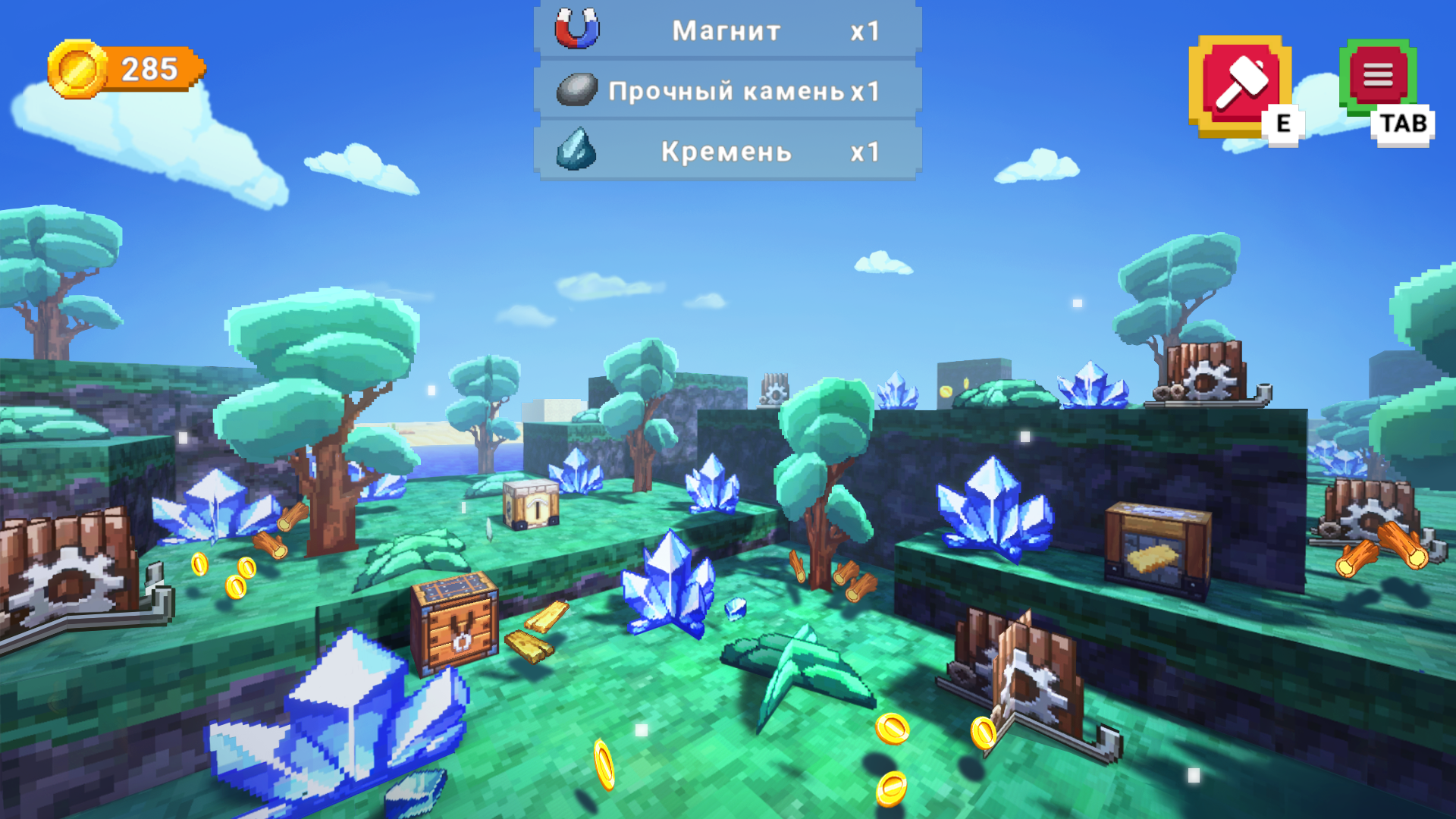Select the Кремень x1 notification row
Viewport: 1456px width, 819px height.
[724, 152]
